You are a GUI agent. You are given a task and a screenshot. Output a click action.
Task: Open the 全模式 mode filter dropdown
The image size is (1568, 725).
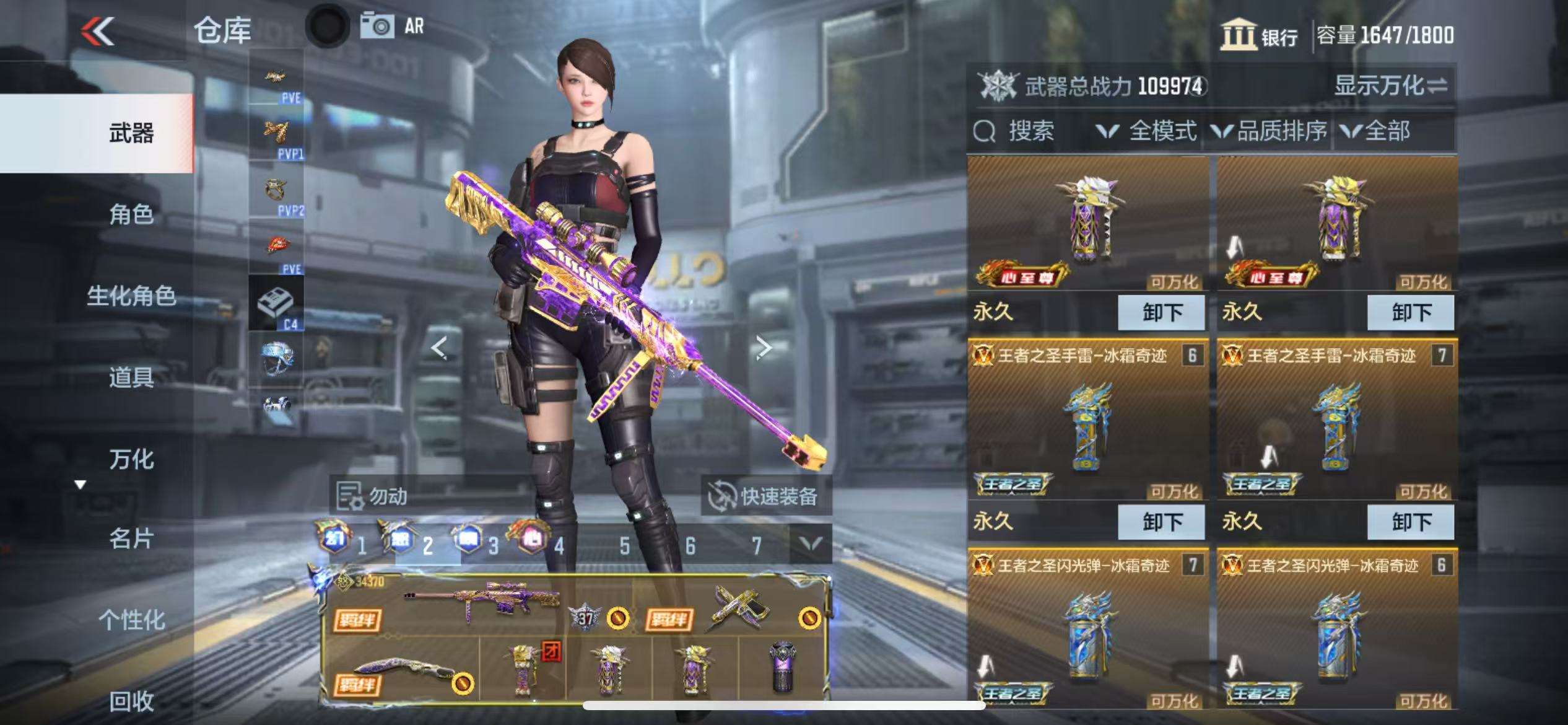tap(1146, 131)
